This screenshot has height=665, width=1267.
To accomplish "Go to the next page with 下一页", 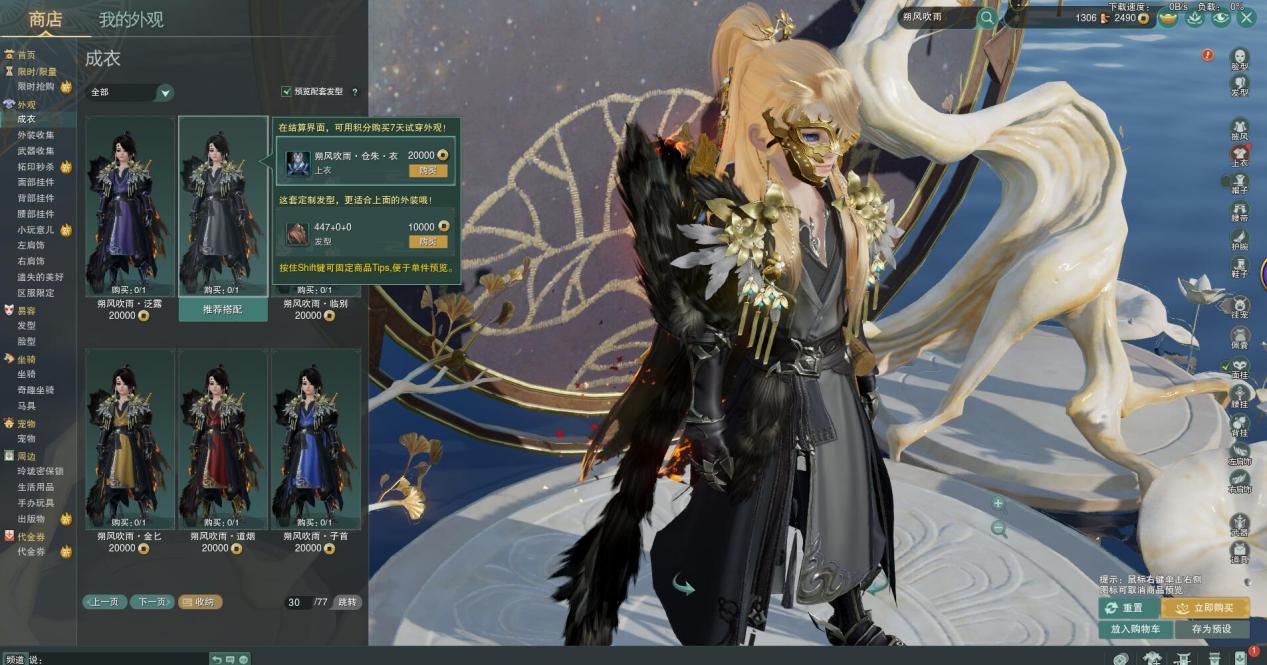I will click(x=153, y=602).
